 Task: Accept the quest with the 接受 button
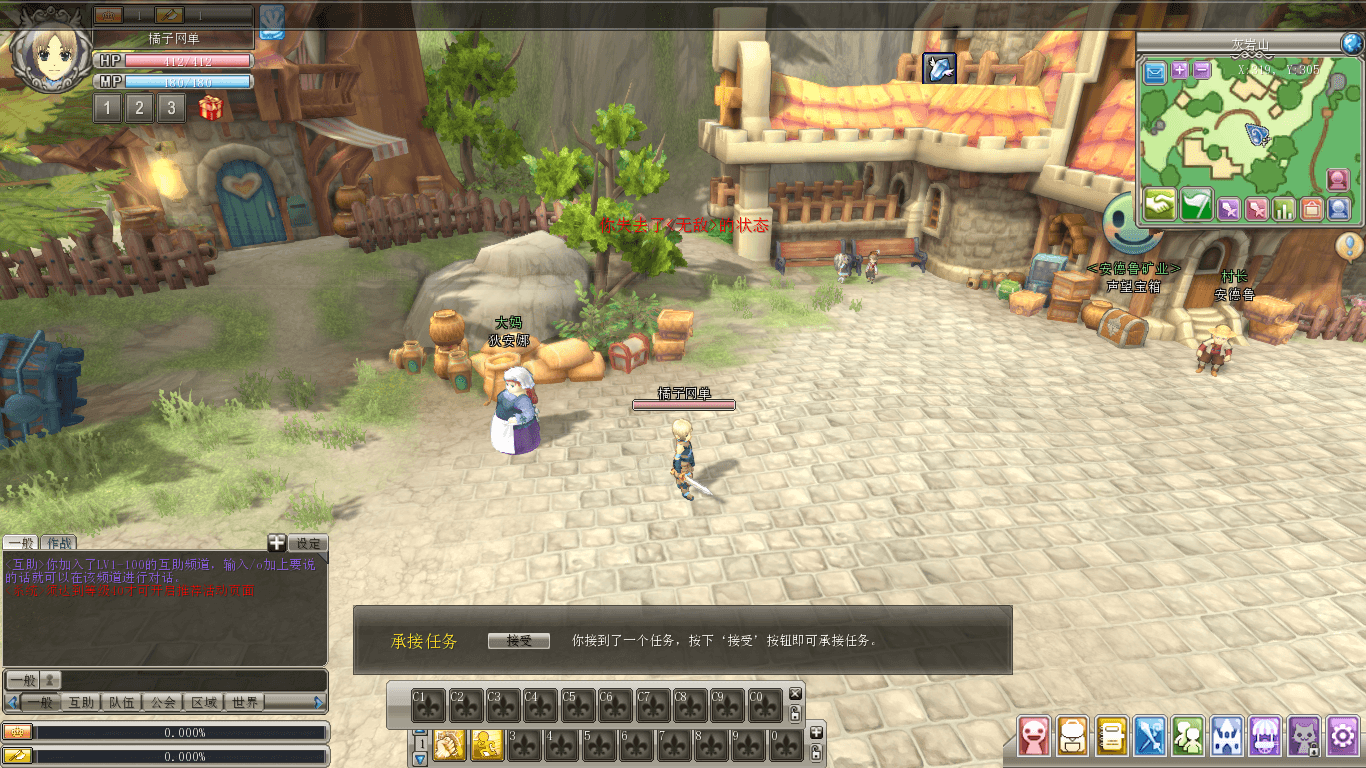tap(518, 641)
